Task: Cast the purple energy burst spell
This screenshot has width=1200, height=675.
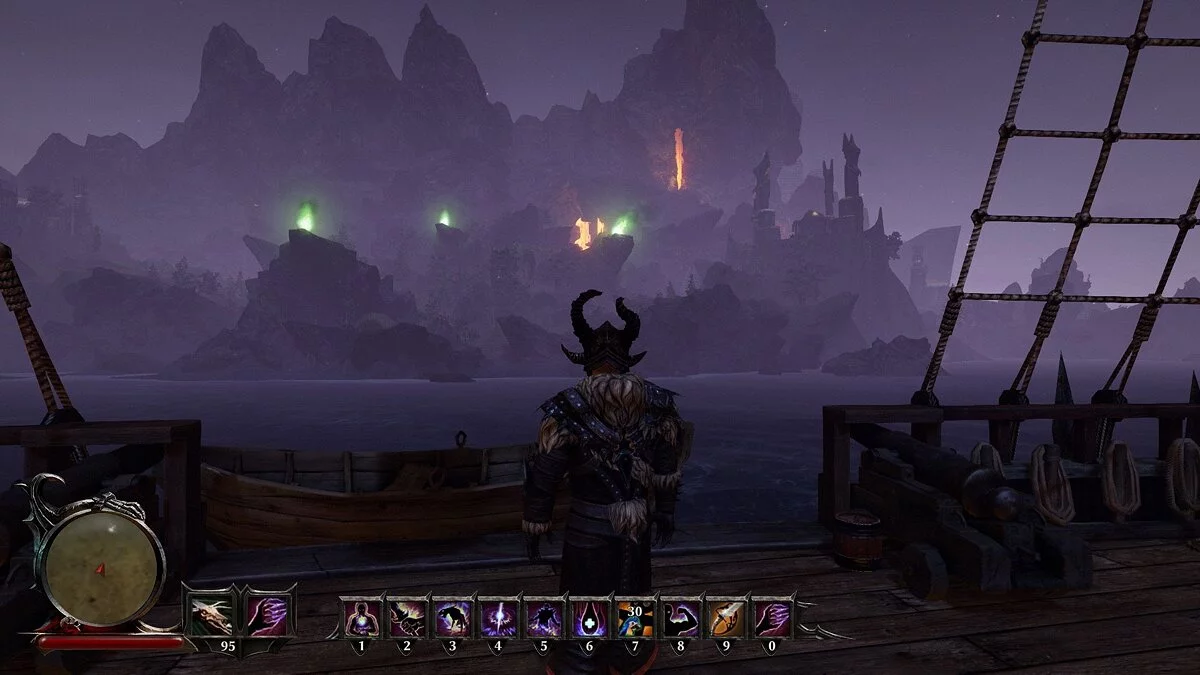Action: (x=498, y=619)
